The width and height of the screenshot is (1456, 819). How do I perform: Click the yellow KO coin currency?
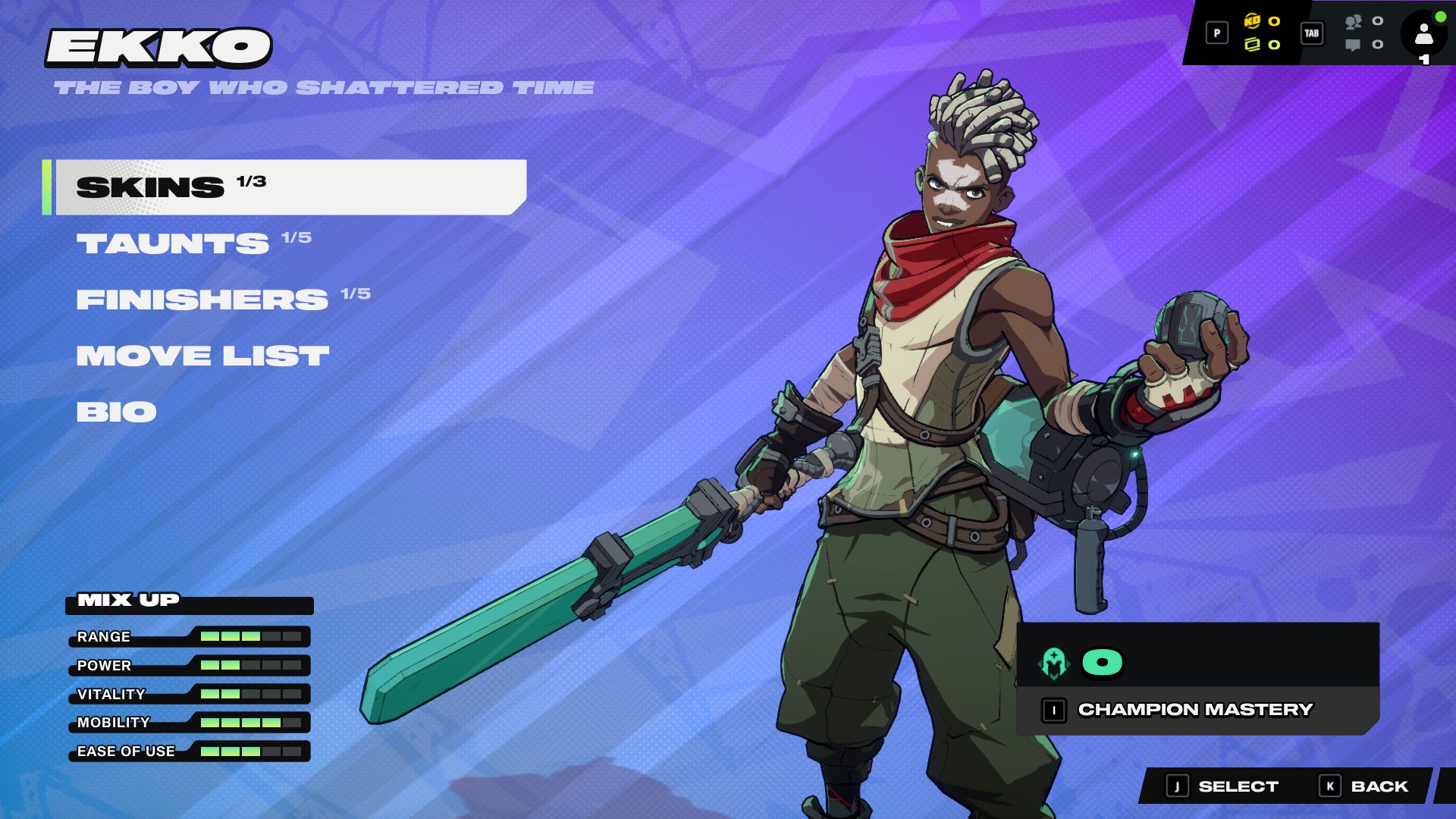[1252, 21]
